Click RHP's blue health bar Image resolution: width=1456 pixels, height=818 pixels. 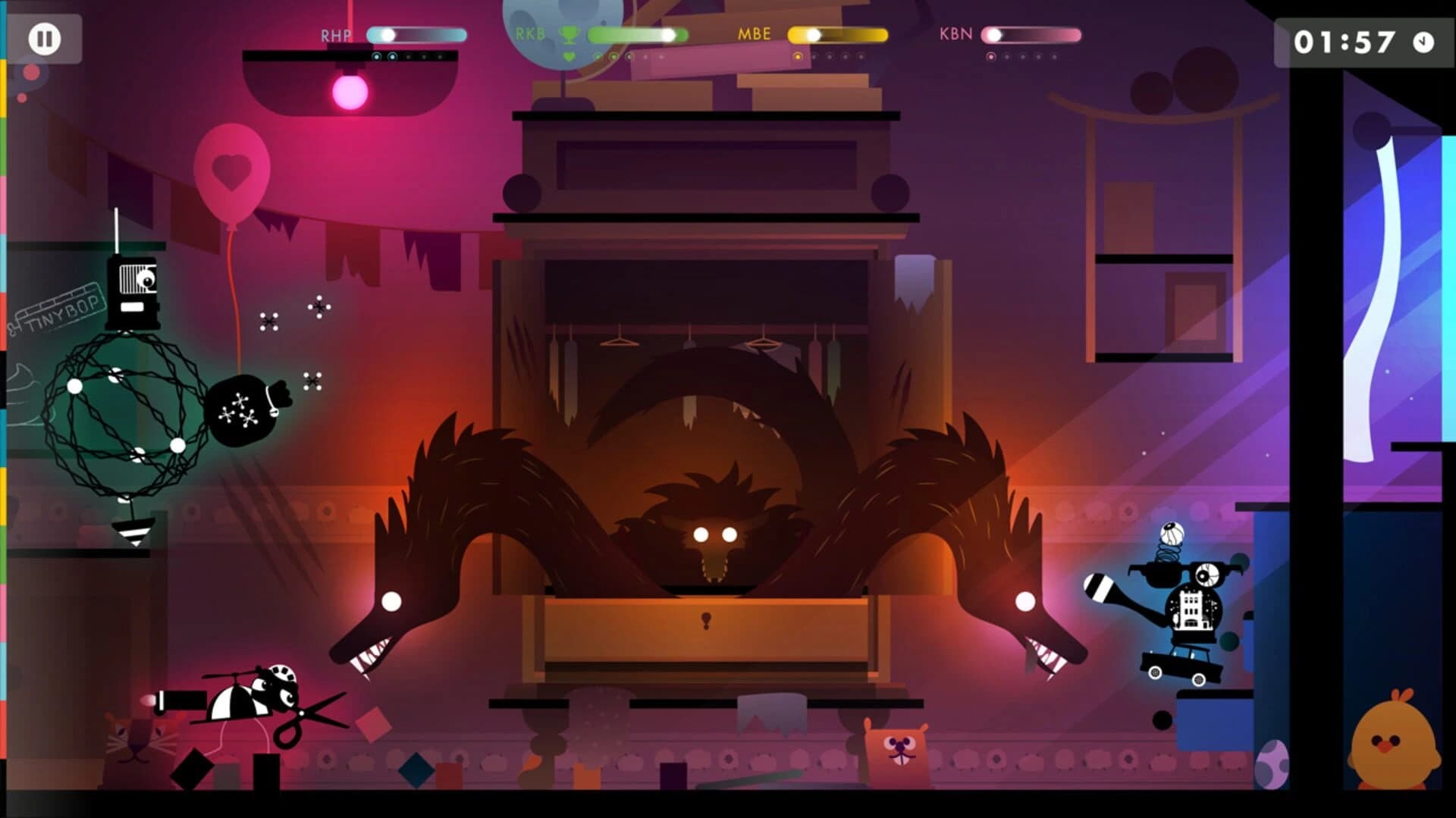tap(419, 33)
